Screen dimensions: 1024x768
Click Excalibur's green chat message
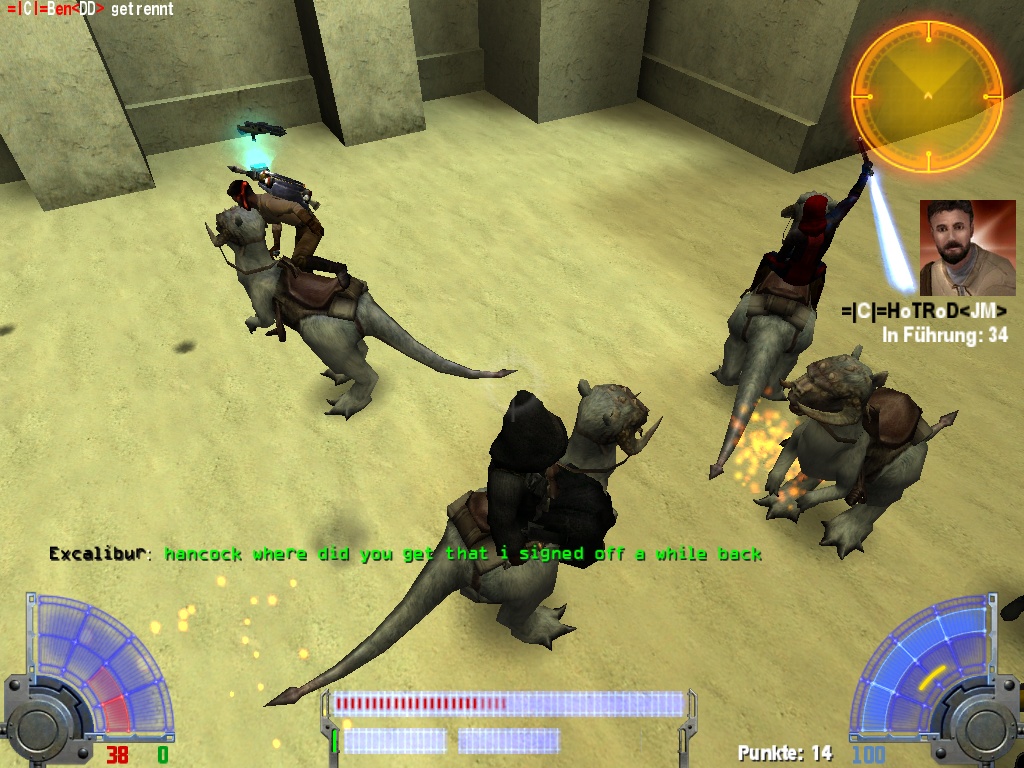tap(462, 553)
